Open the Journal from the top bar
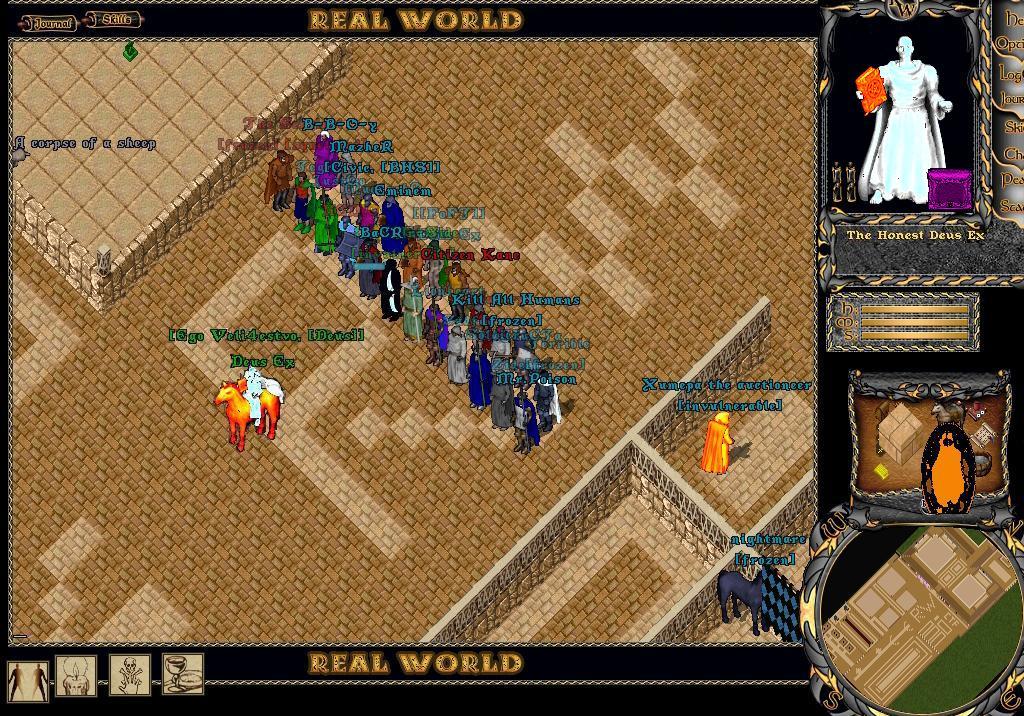This screenshot has height=716, width=1024. 49,22
